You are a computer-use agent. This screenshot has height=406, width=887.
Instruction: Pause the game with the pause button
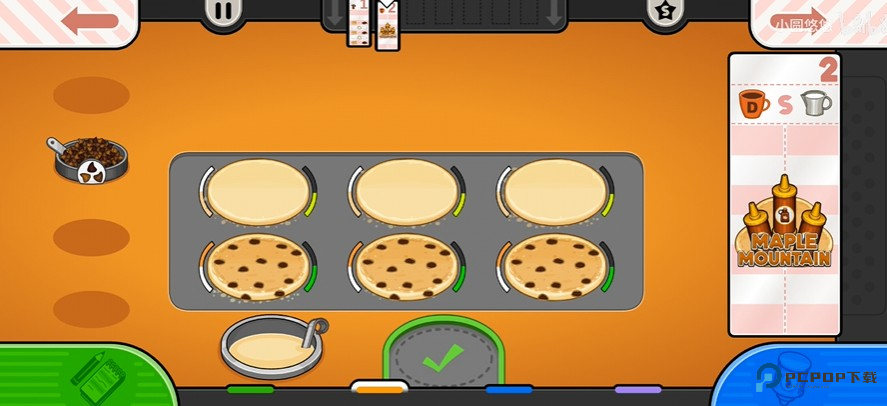tap(224, 12)
